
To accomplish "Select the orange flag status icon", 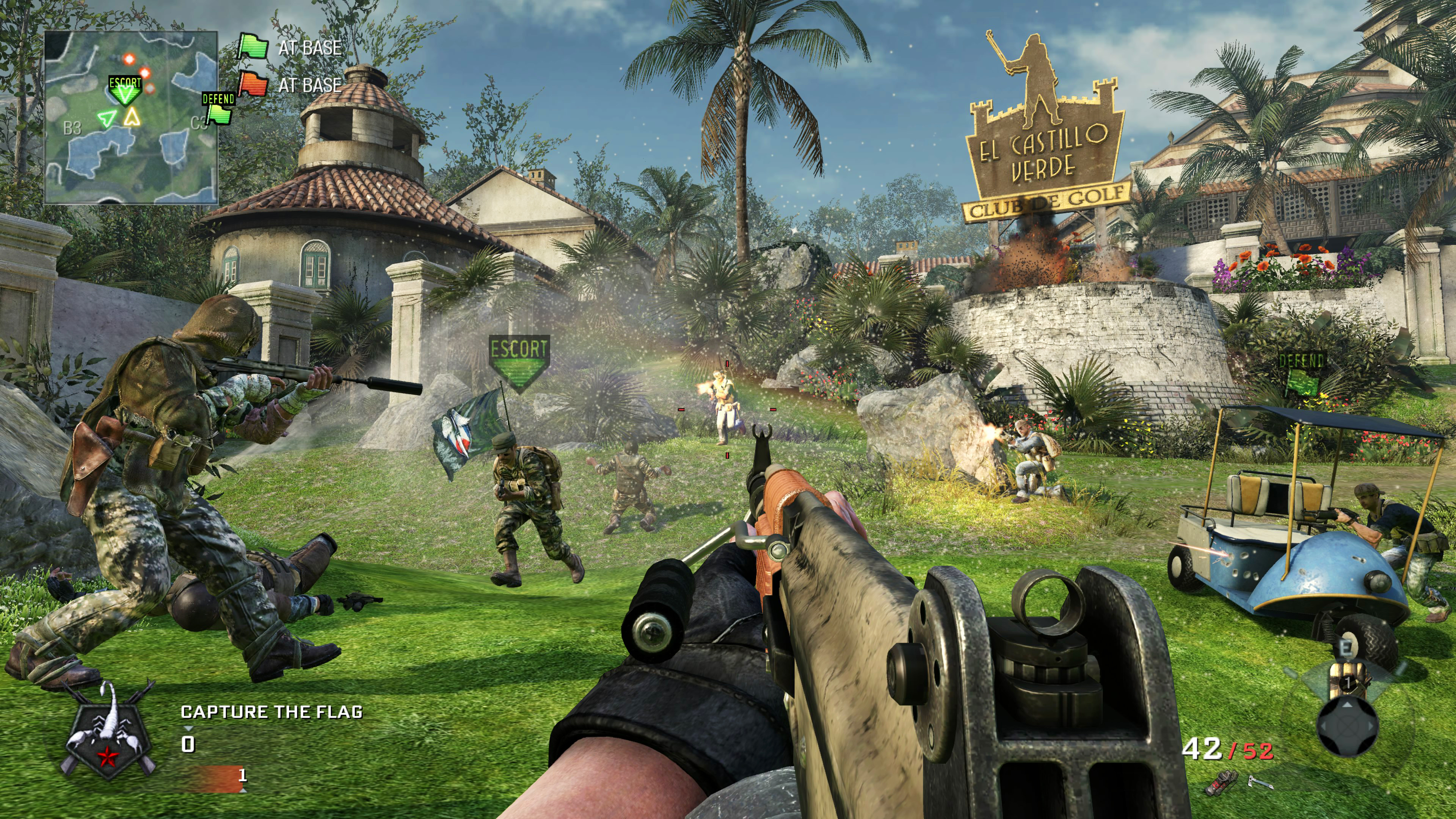I will click(253, 84).
